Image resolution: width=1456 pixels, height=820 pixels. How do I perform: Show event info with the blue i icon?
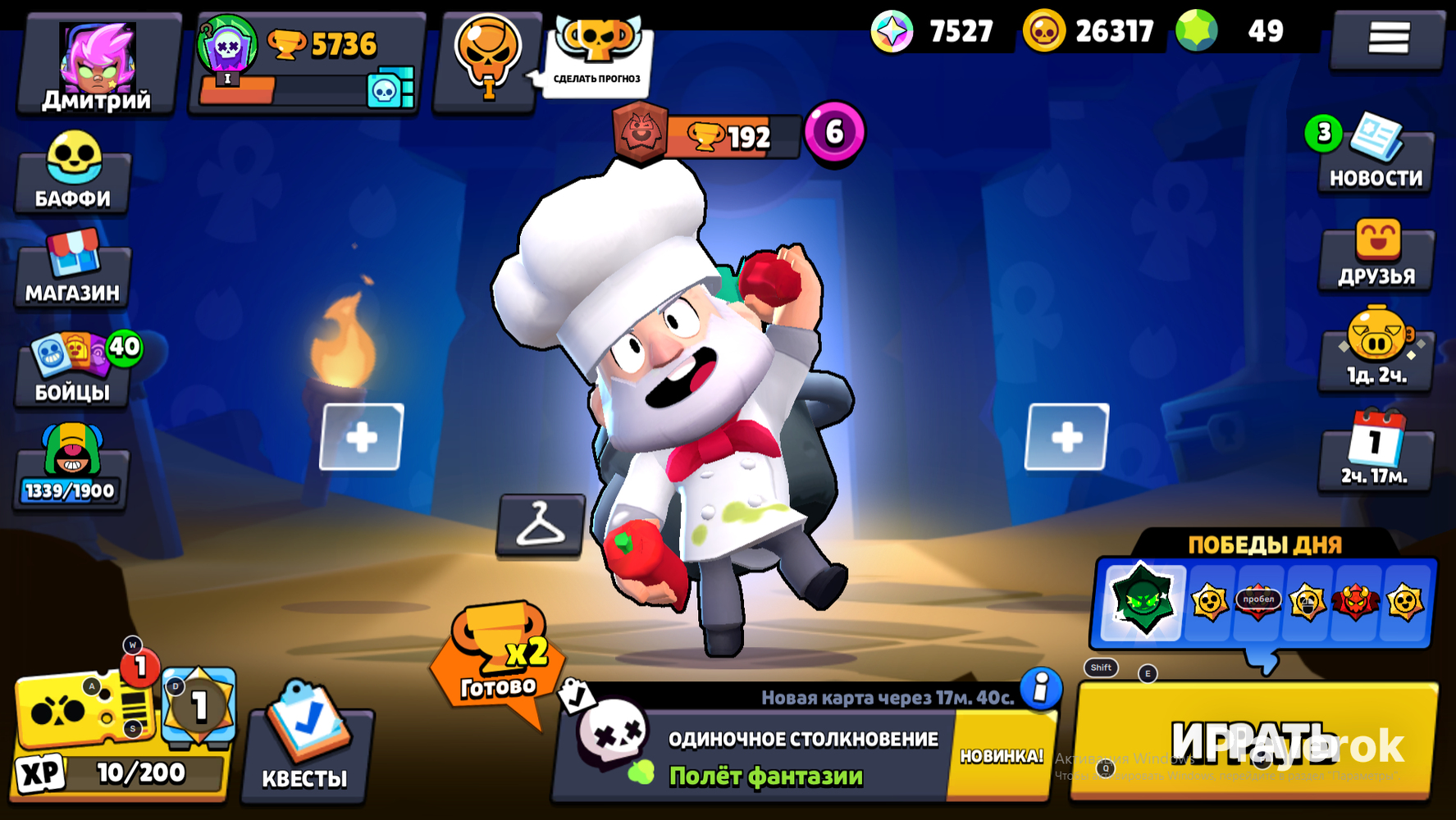pos(1041,688)
